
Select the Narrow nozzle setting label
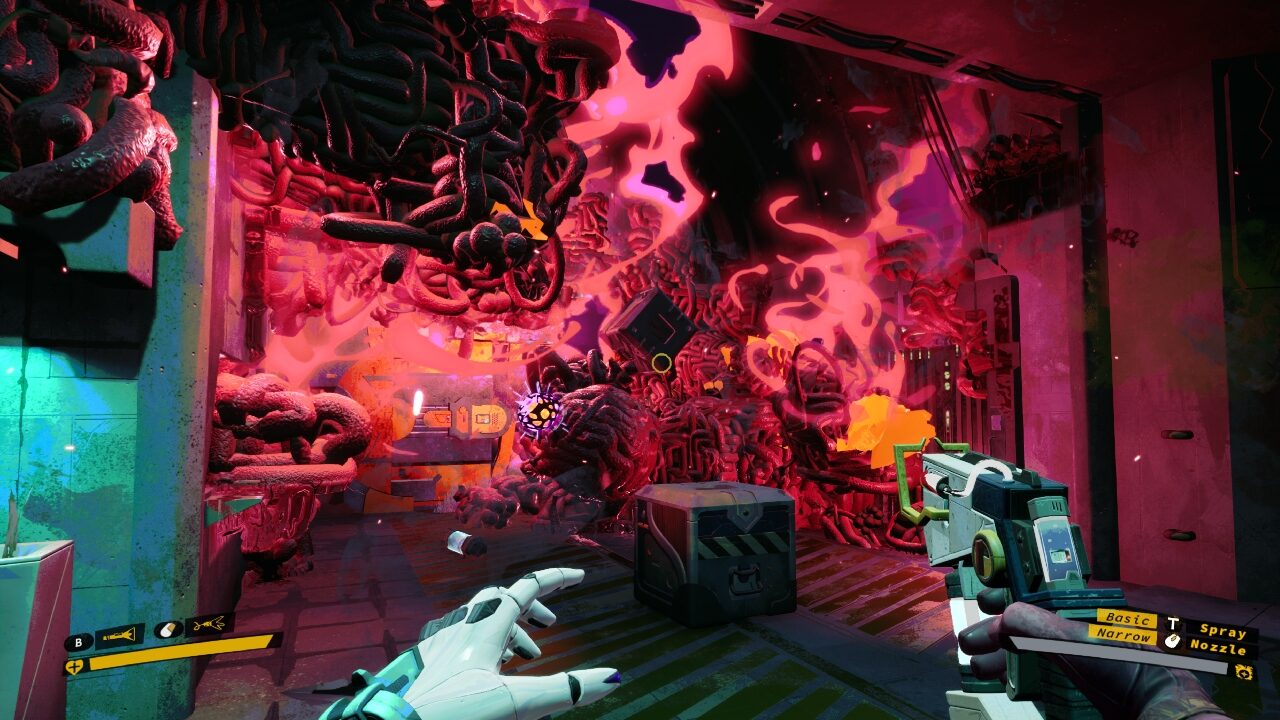tap(1124, 635)
